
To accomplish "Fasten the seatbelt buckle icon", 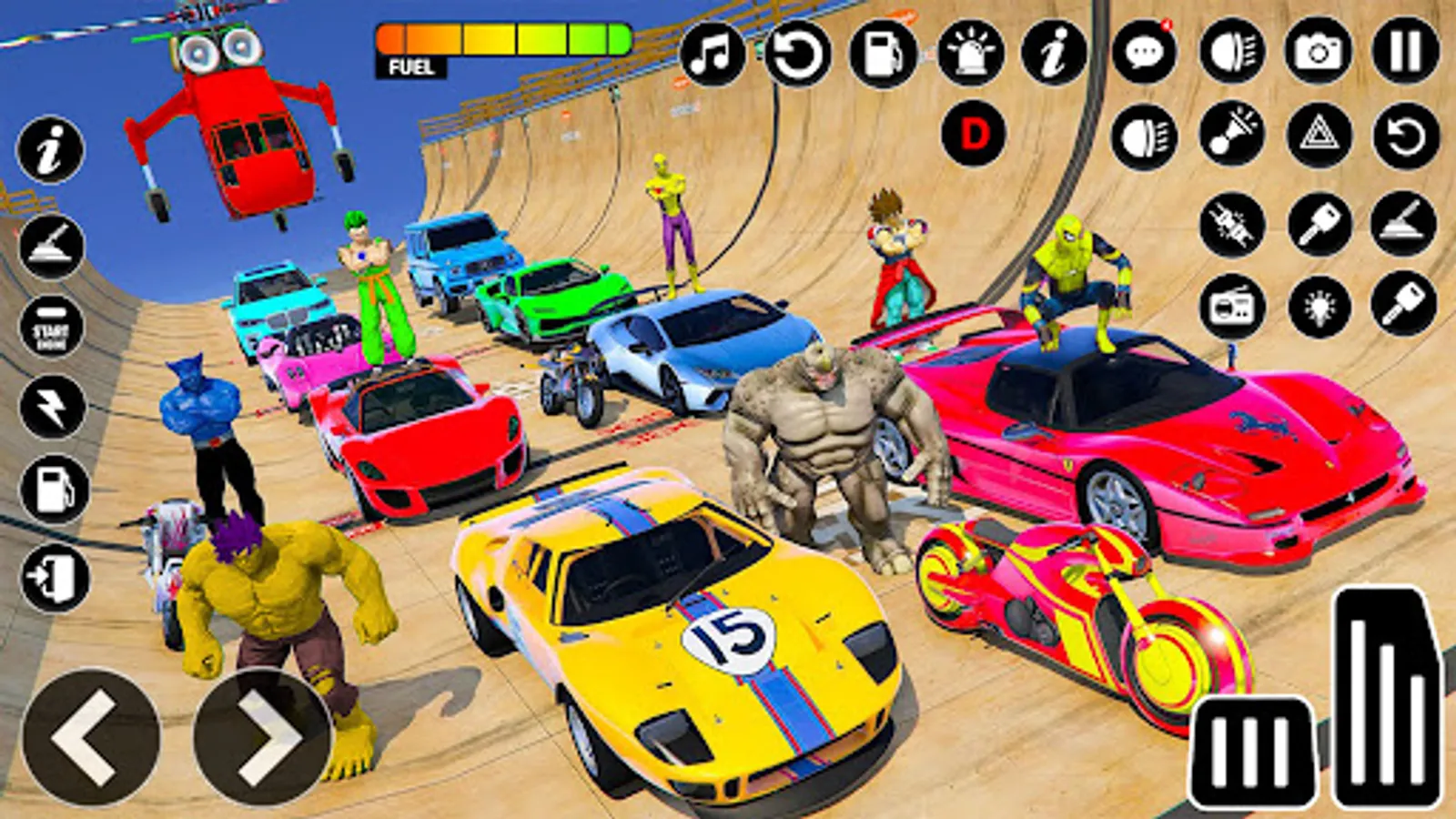I will point(1231,225).
